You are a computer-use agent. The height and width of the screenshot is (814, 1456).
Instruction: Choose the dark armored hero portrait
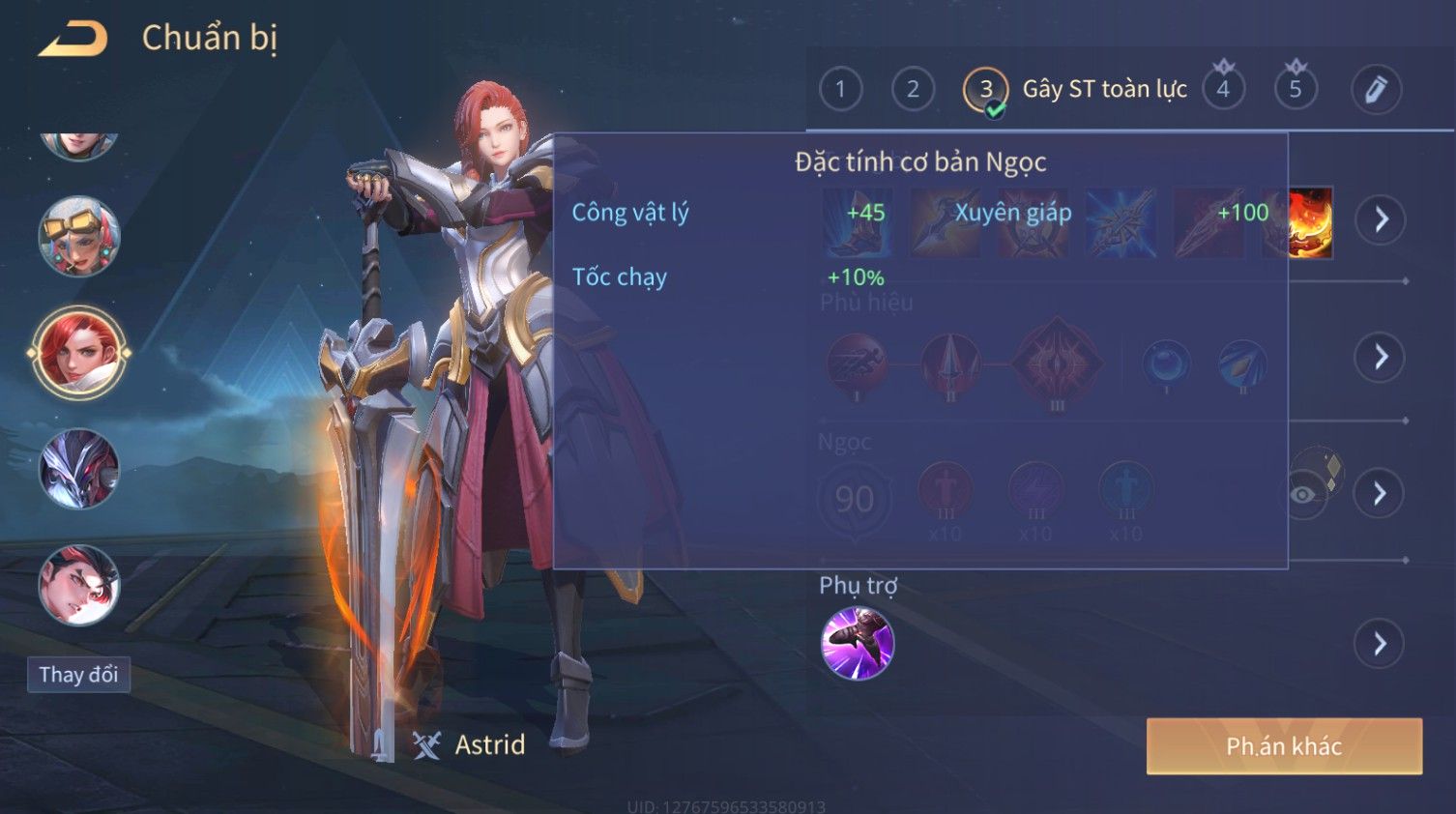pyautogui.click(x=78, y=469)
